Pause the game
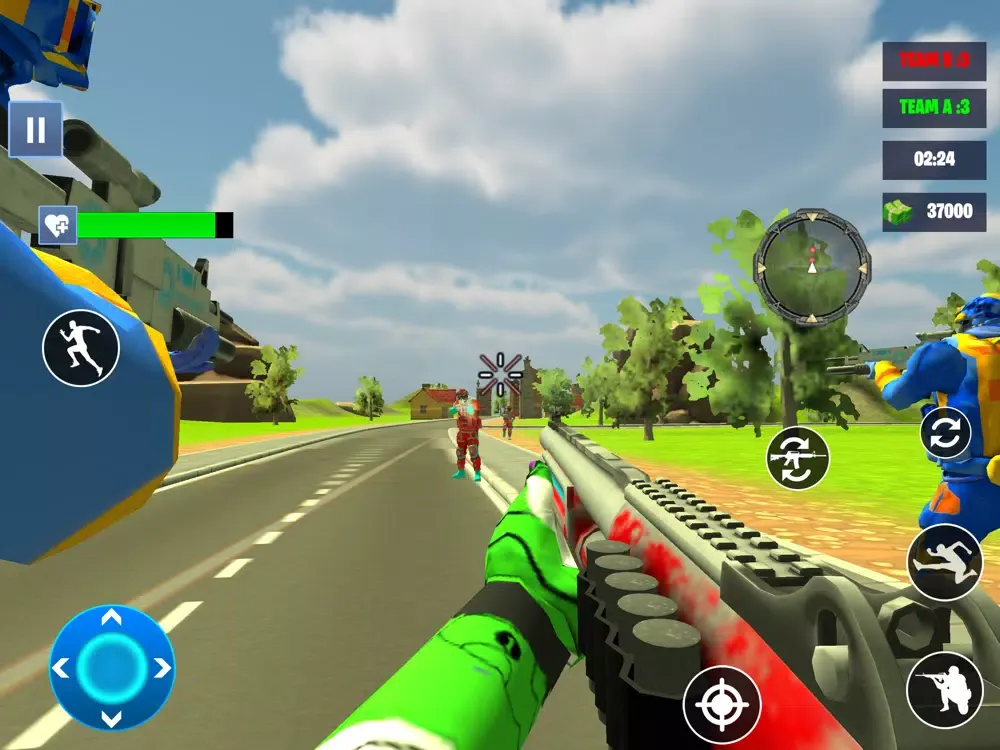Screen dimensions: 1000x750 36,130
